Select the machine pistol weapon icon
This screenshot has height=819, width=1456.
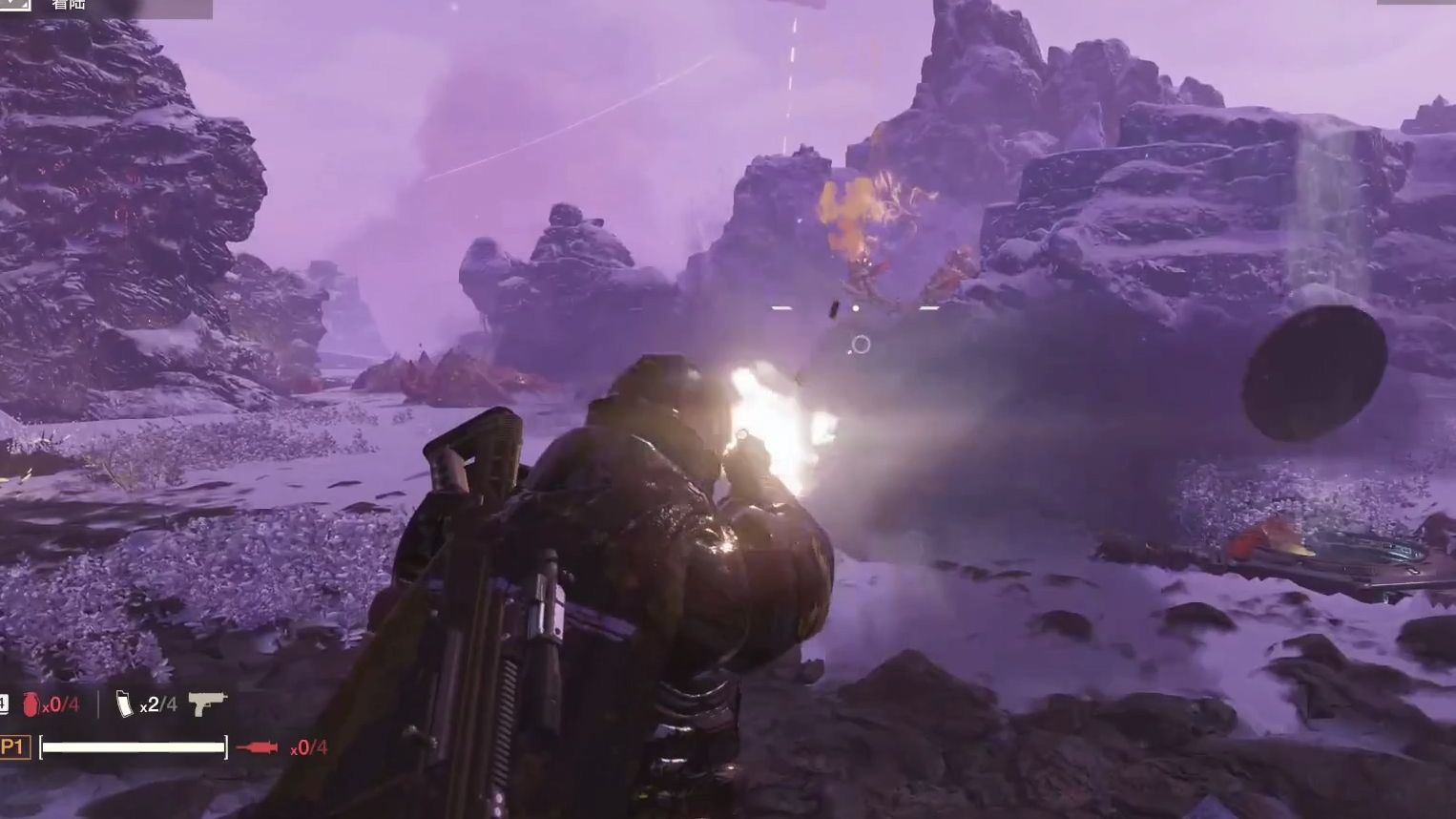pos(207,704)
